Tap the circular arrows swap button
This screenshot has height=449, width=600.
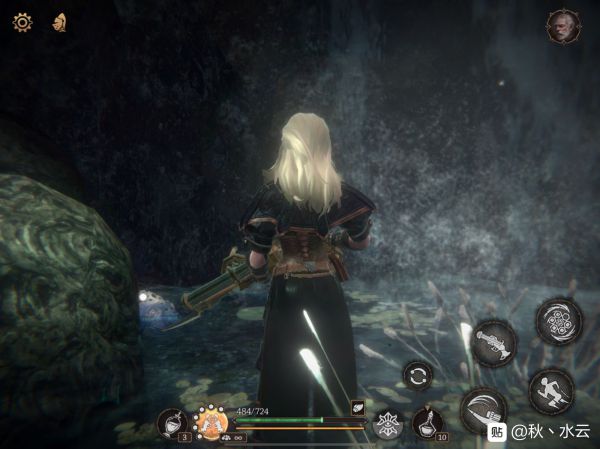pyautogui.click(x=419, y=376)
